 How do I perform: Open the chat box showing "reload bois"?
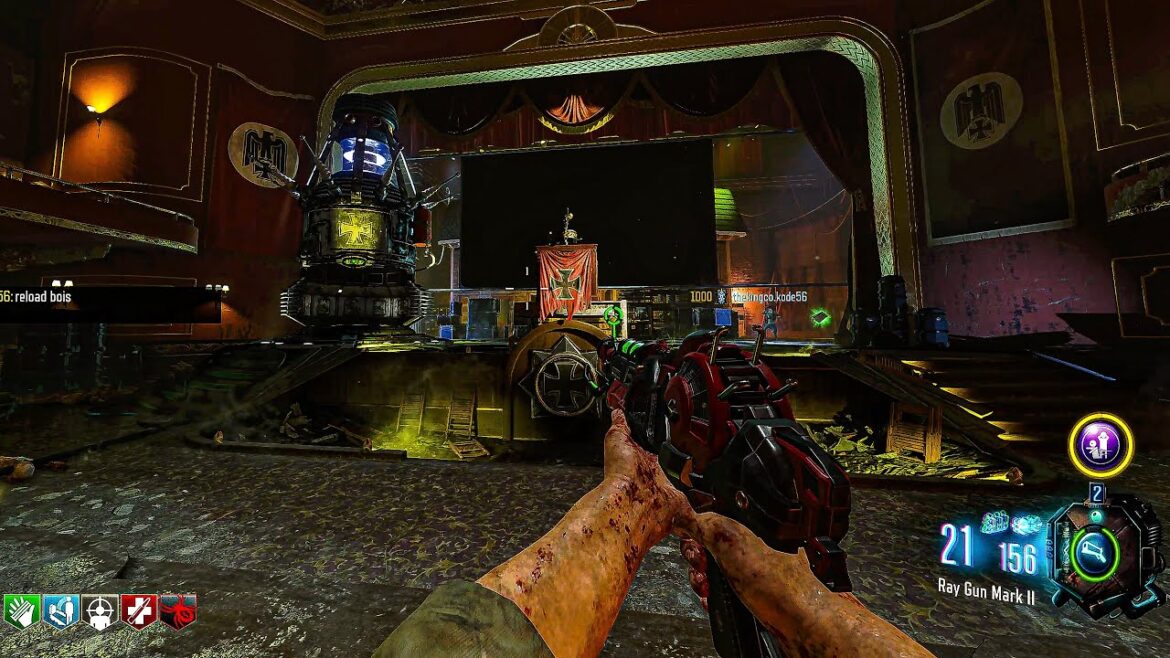110,300
